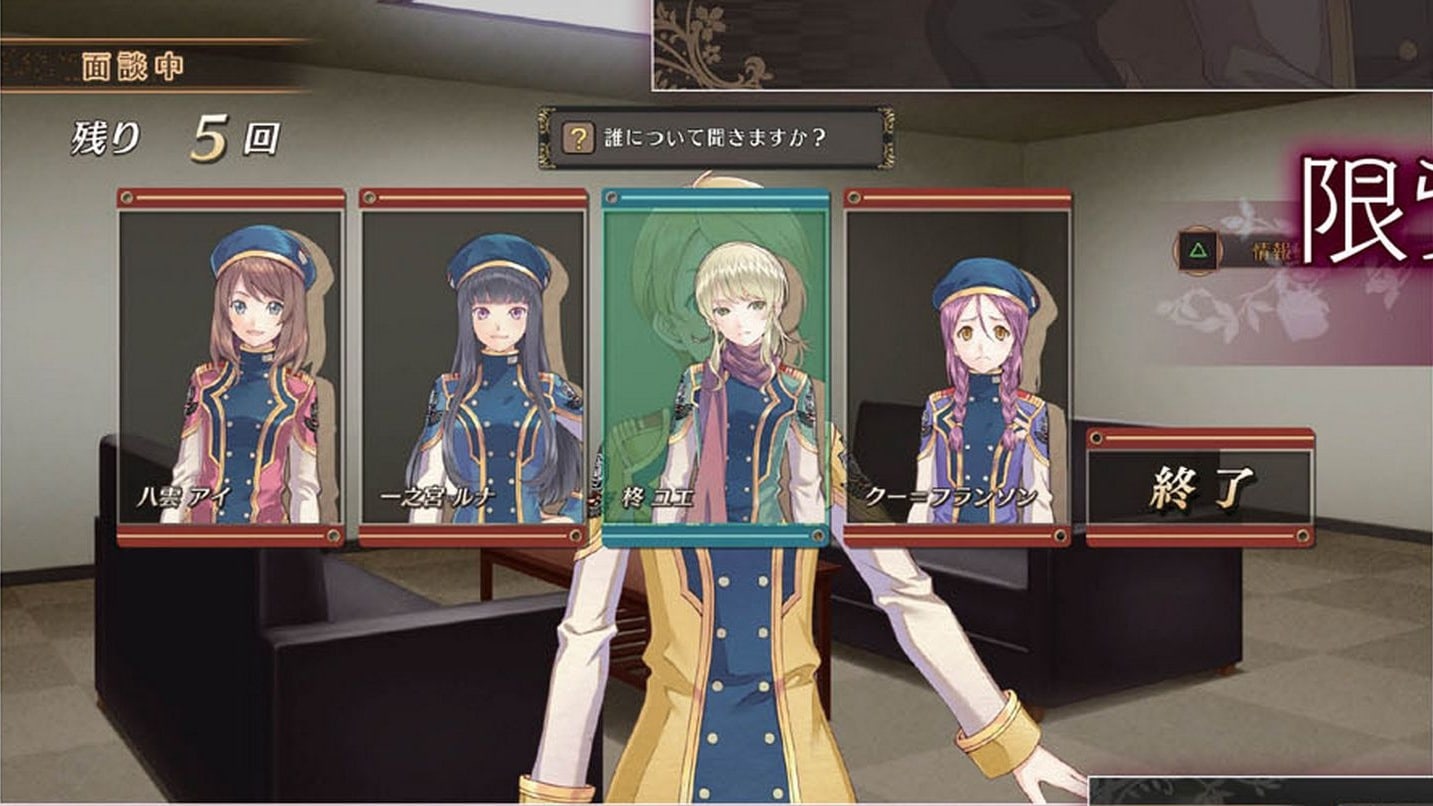The width and height of the screenshot is (1433, 806).
Task: Ask about クー＝フランソン
Action: click(957, 366)
